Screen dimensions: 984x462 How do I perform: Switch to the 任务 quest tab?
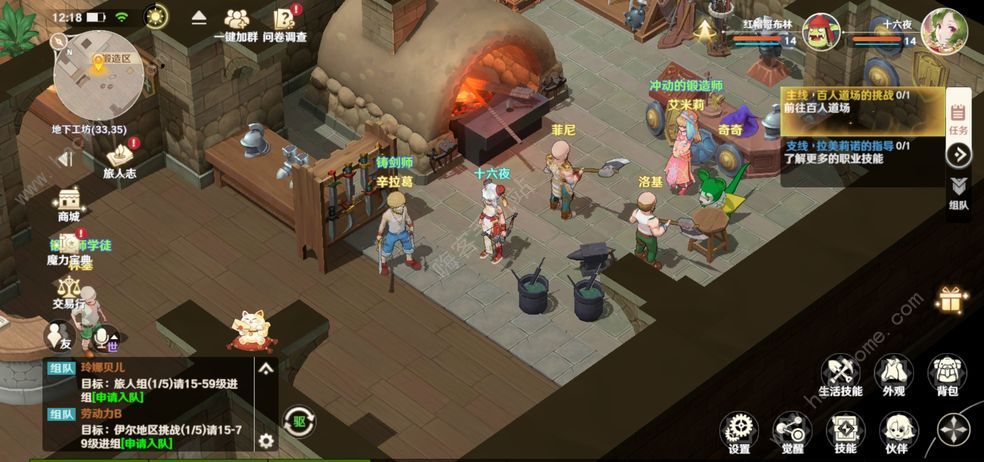coord(957,118)
